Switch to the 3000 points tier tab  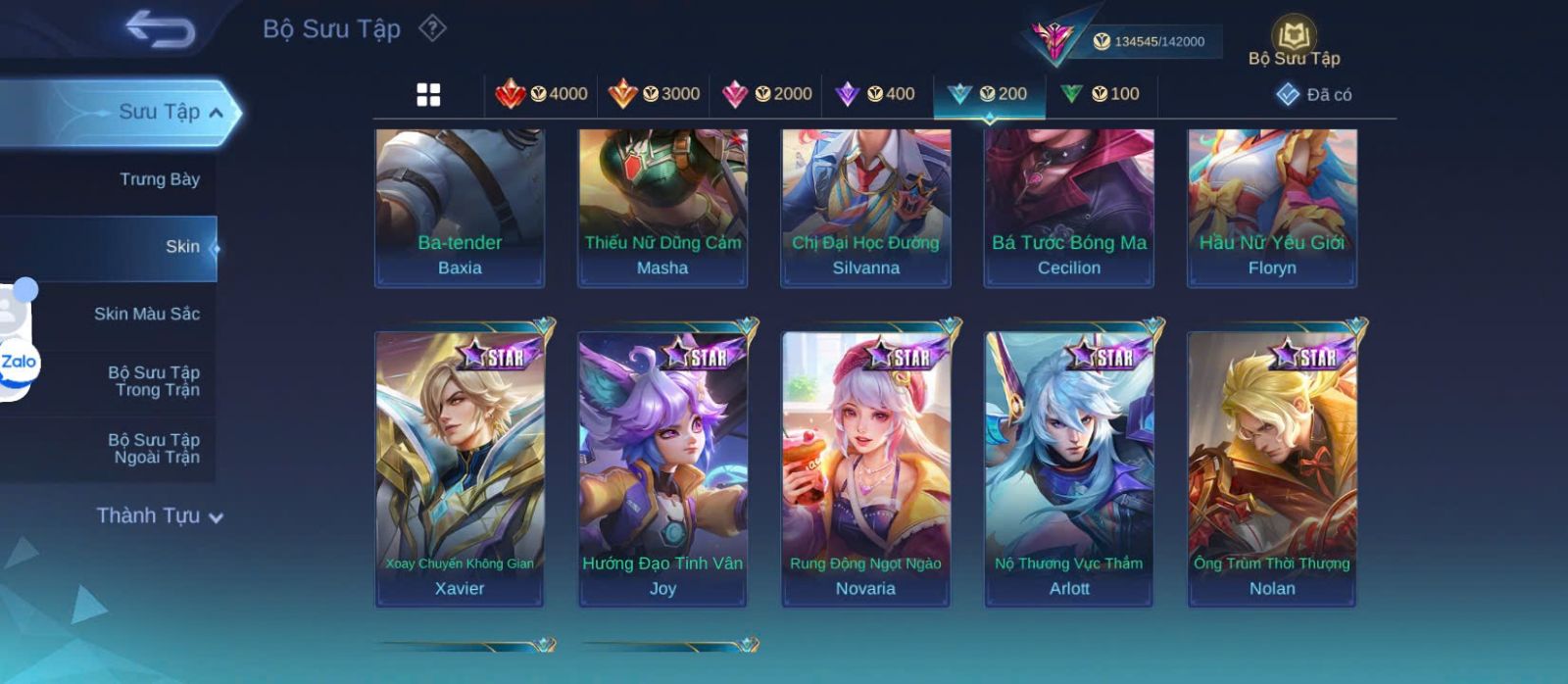tap(654, 94)
